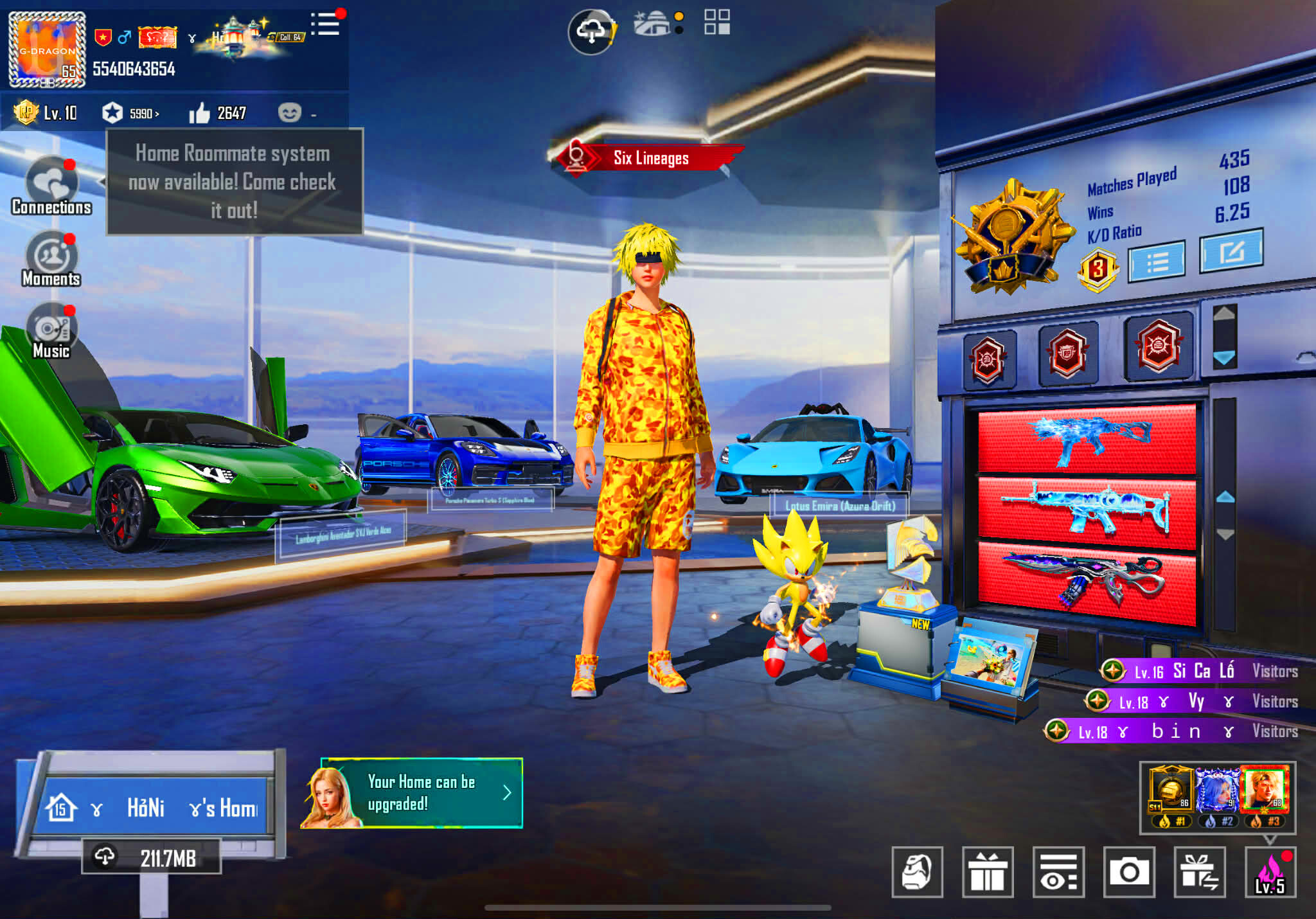Edit the stats panel with pencil button

(1231, 251)
